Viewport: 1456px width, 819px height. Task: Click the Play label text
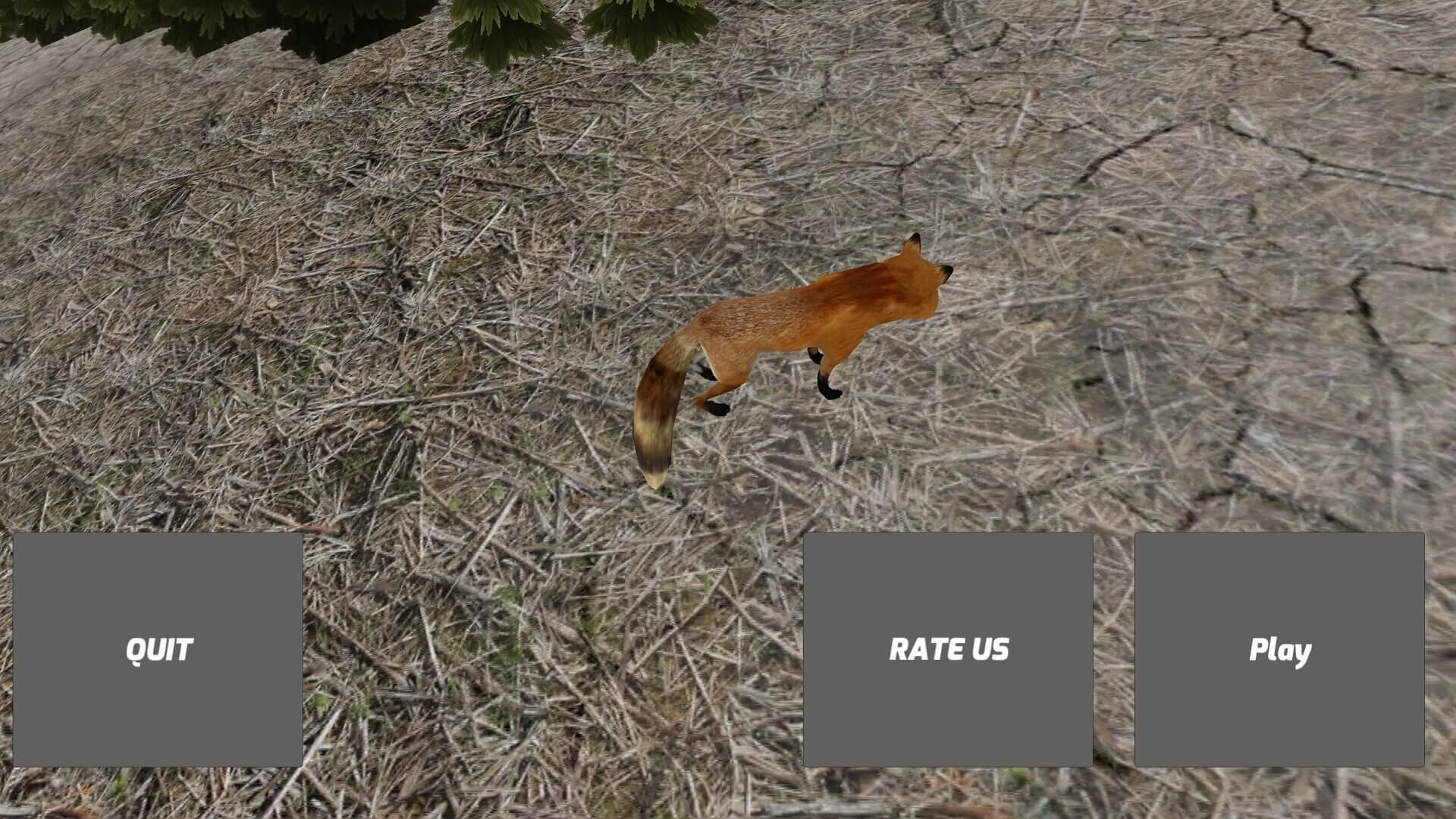tap(1280, 648)
